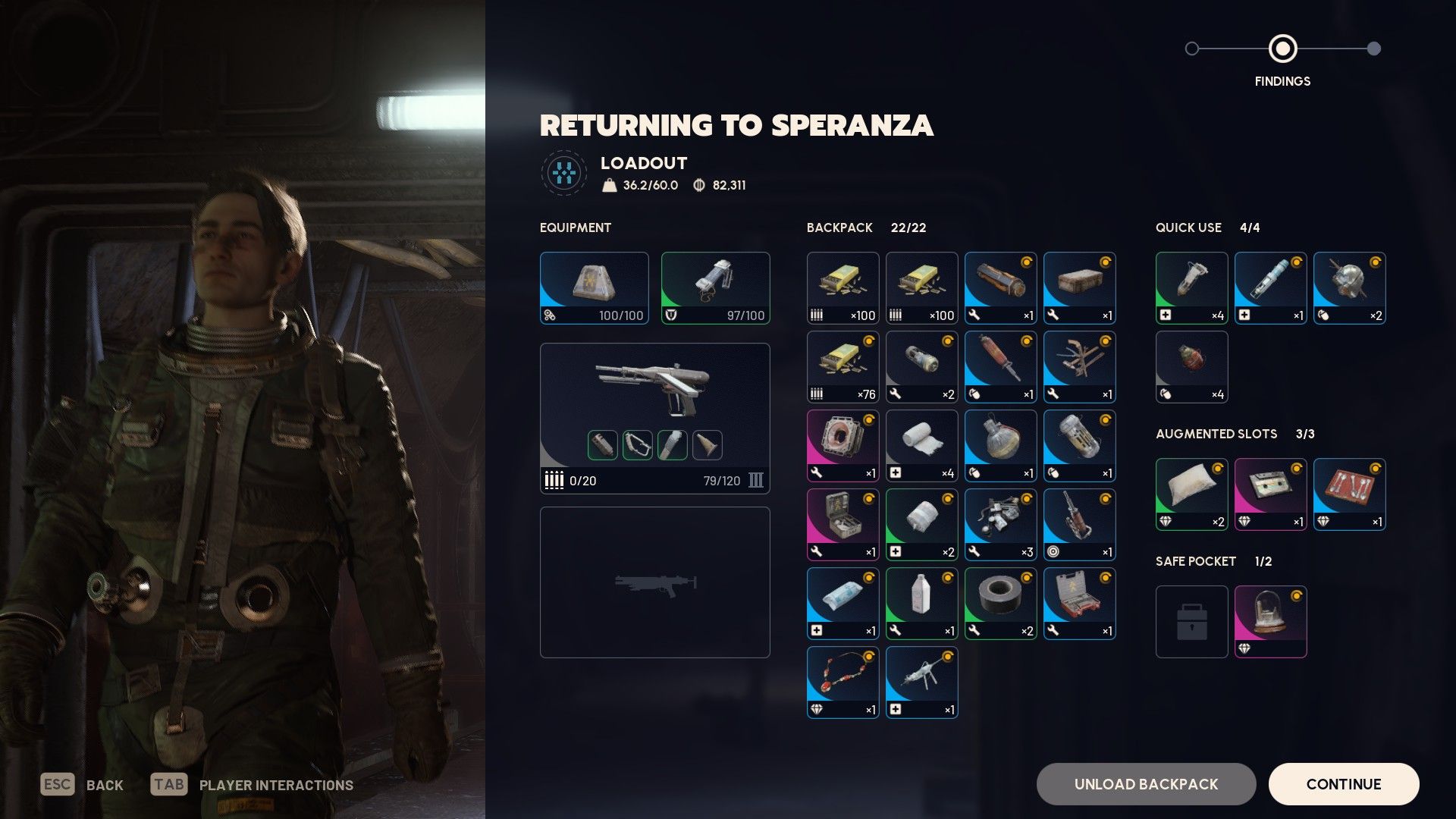
Task: Select the equipped primary weapon slot
Action: pyautogui.click(x=654, y=418)
